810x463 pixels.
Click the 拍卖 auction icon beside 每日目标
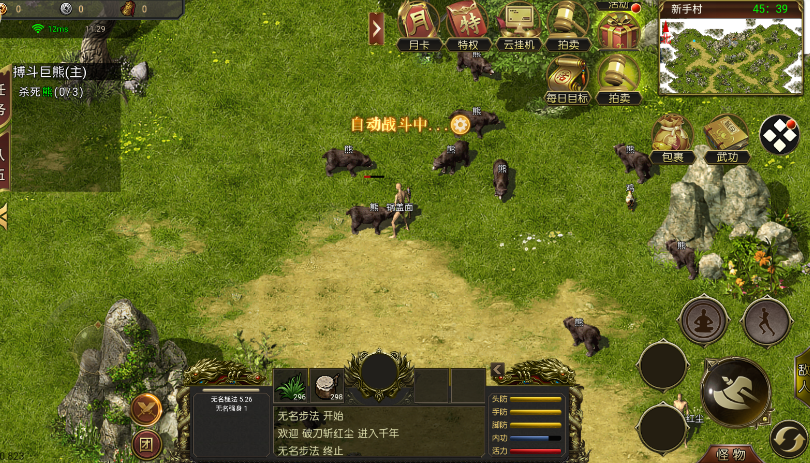619,78
